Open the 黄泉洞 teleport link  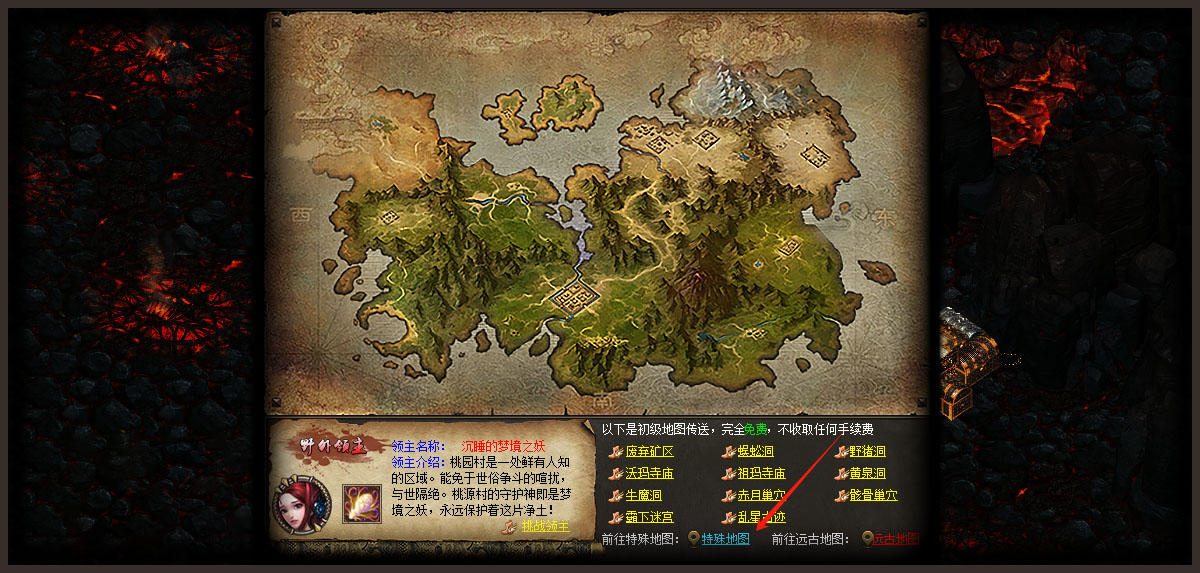[867, 474]
